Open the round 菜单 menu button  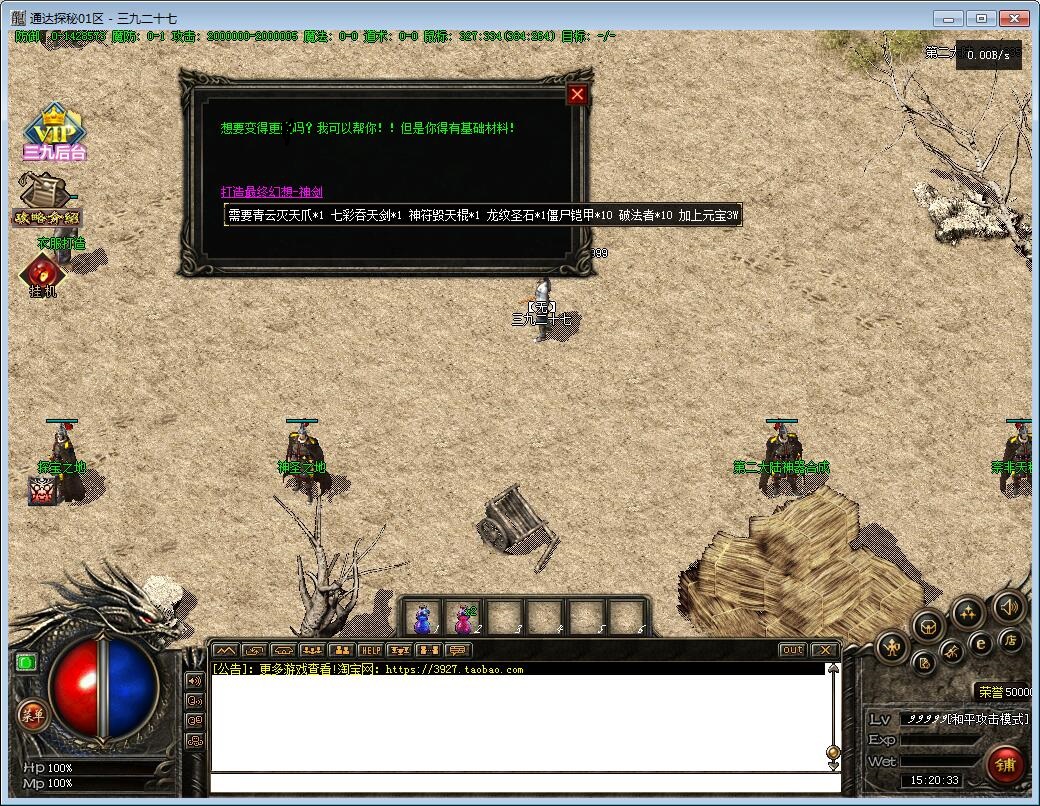pos(33,714)
